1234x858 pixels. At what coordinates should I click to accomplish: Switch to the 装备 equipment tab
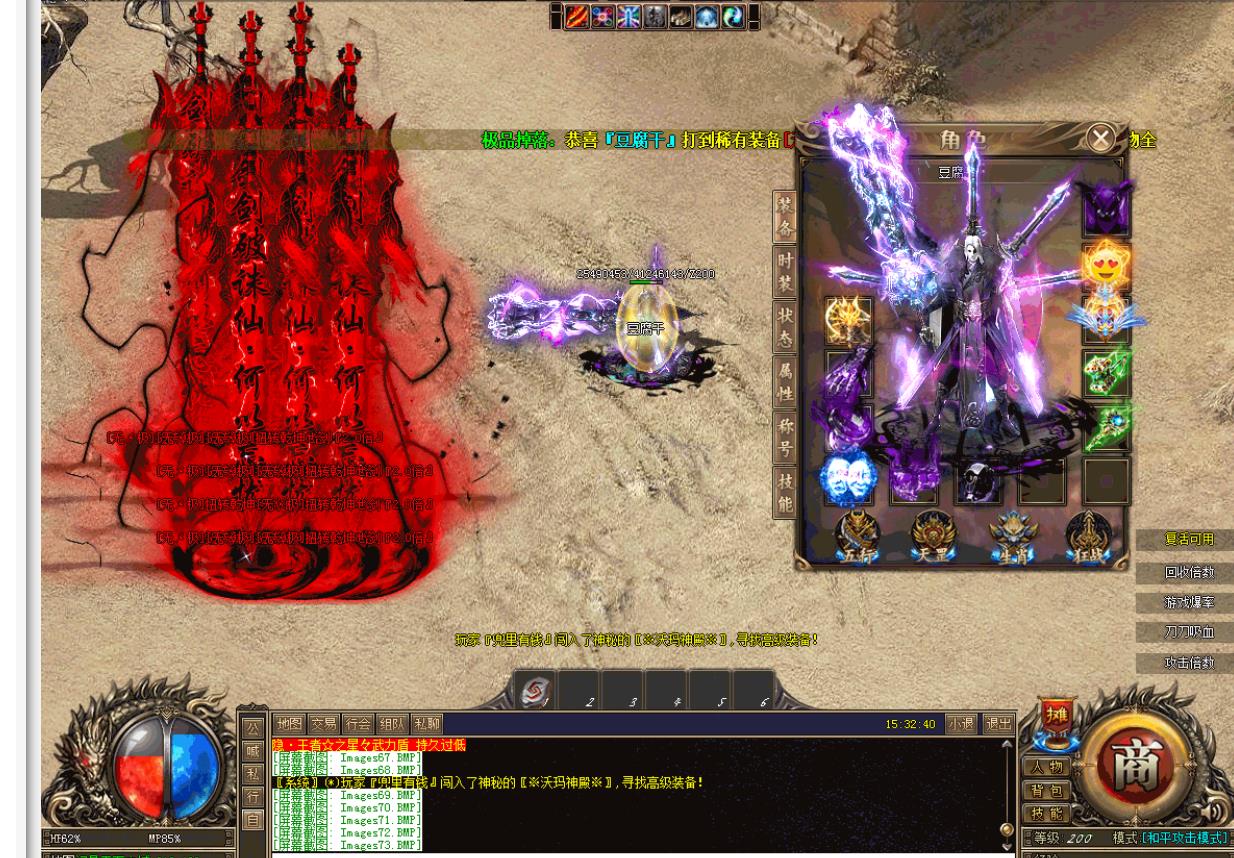(x=785, y=218)
